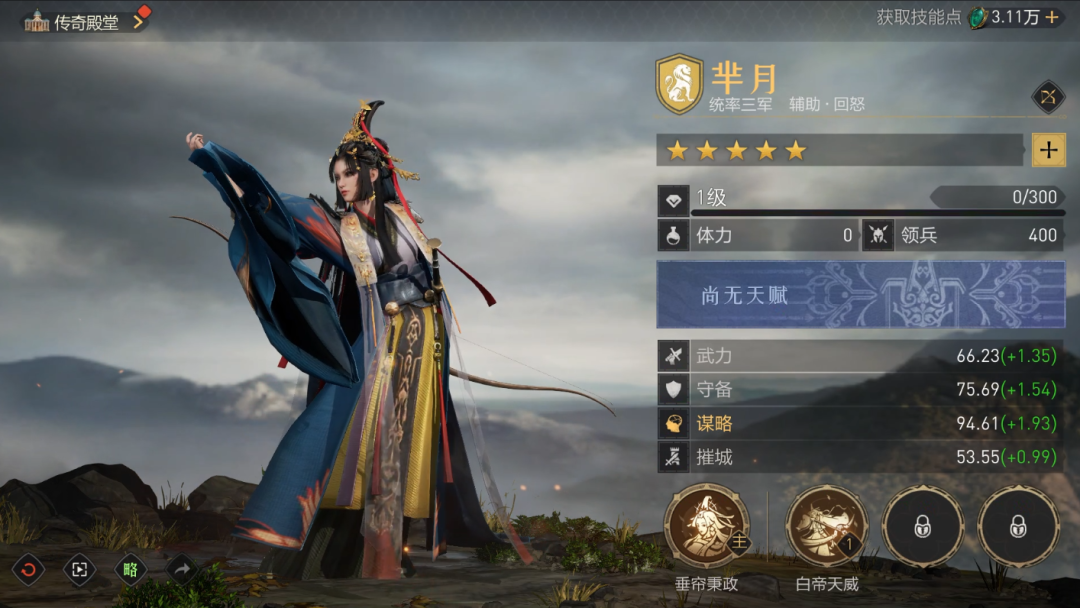Screen dimensions: 1080x608
Task: Click the lion shield emblem beside 芈月
Action: pyautogui.click(x=679, y=85)
